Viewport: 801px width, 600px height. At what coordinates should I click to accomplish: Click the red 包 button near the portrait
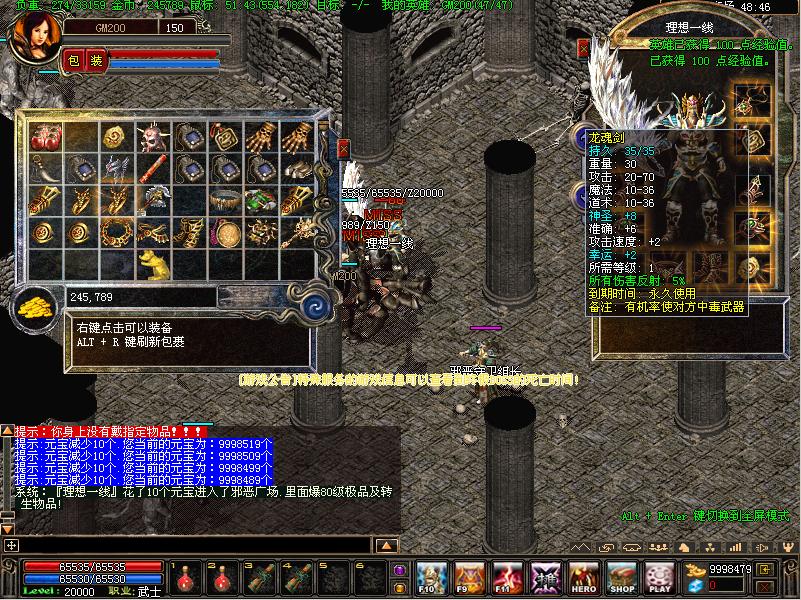[73, 61]
